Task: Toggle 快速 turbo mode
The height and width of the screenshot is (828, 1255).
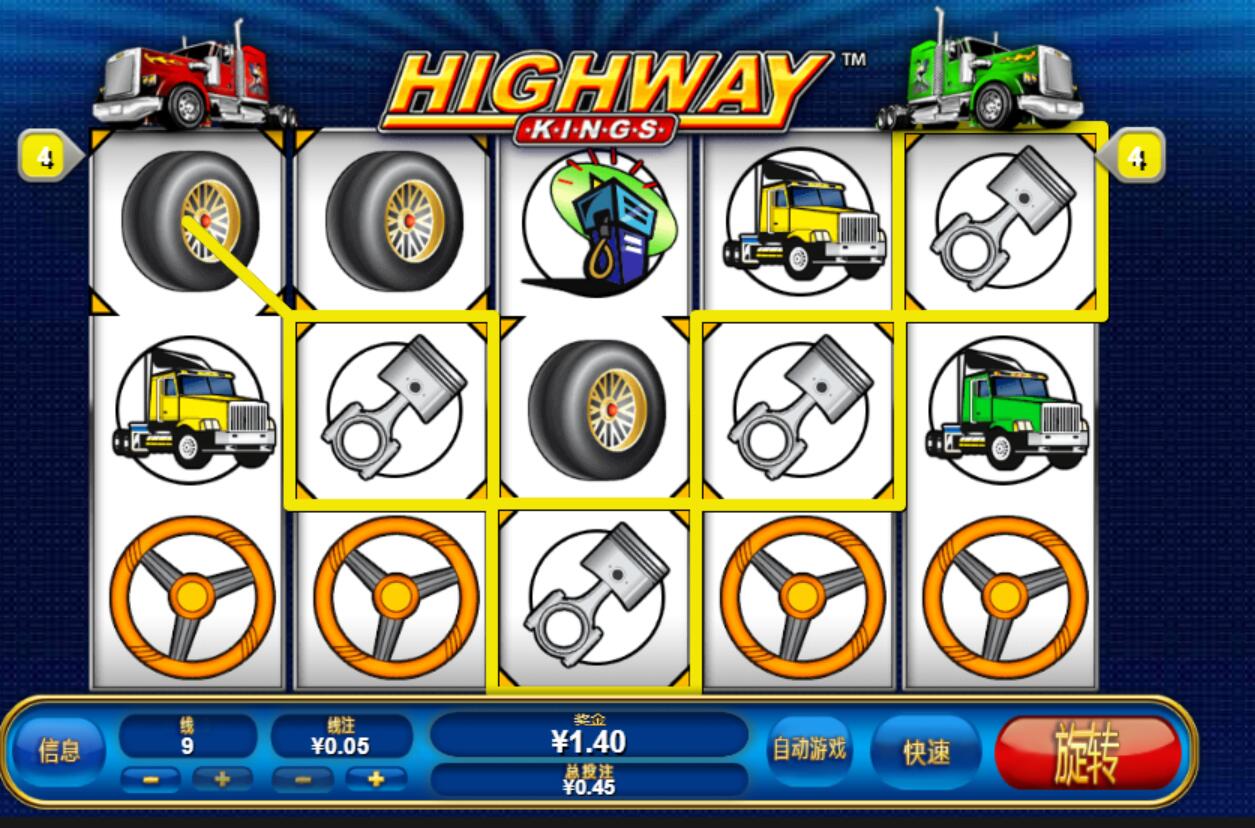Action: tap(926, 752)
